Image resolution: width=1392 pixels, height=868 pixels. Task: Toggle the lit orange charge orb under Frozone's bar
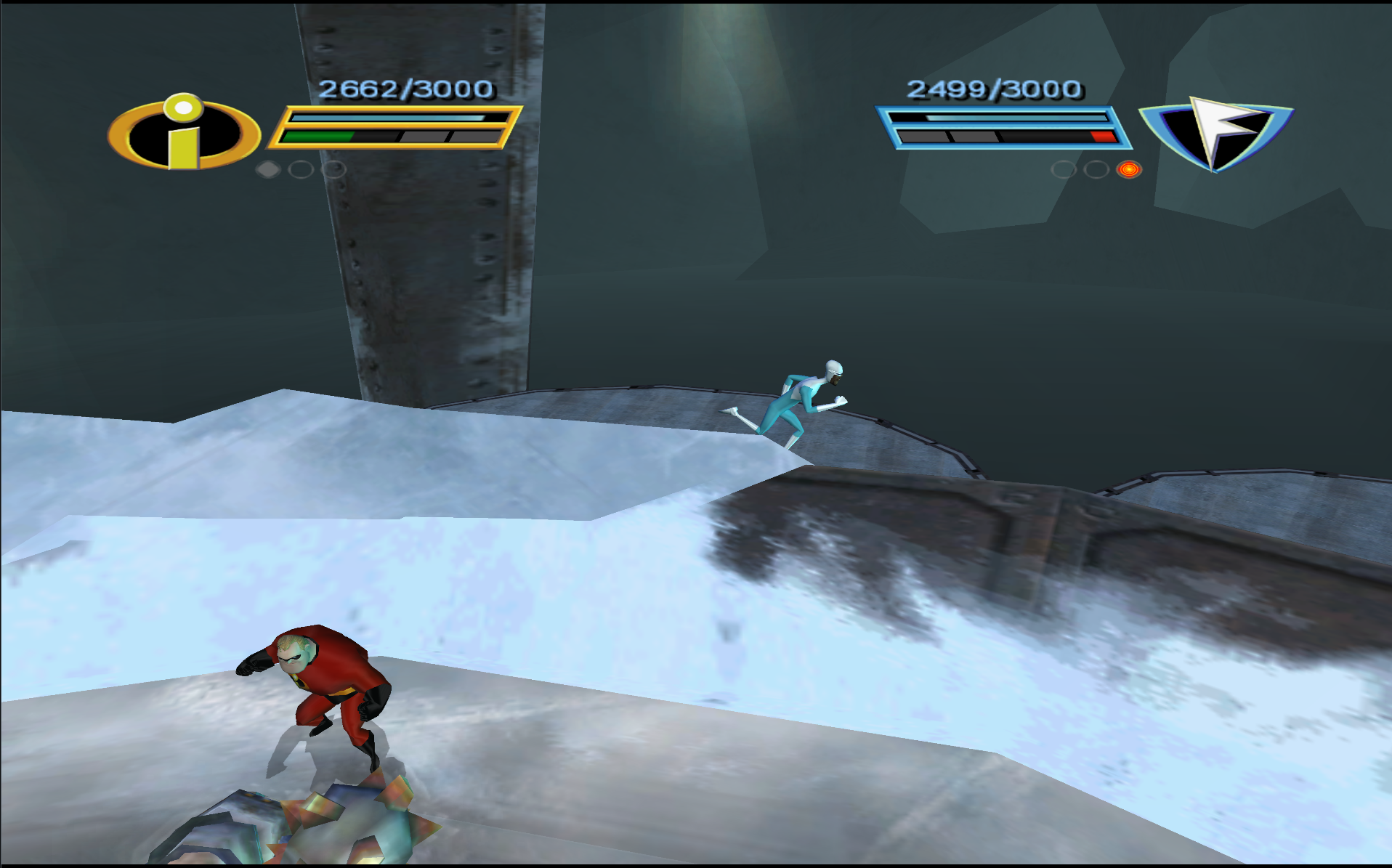1130,170
